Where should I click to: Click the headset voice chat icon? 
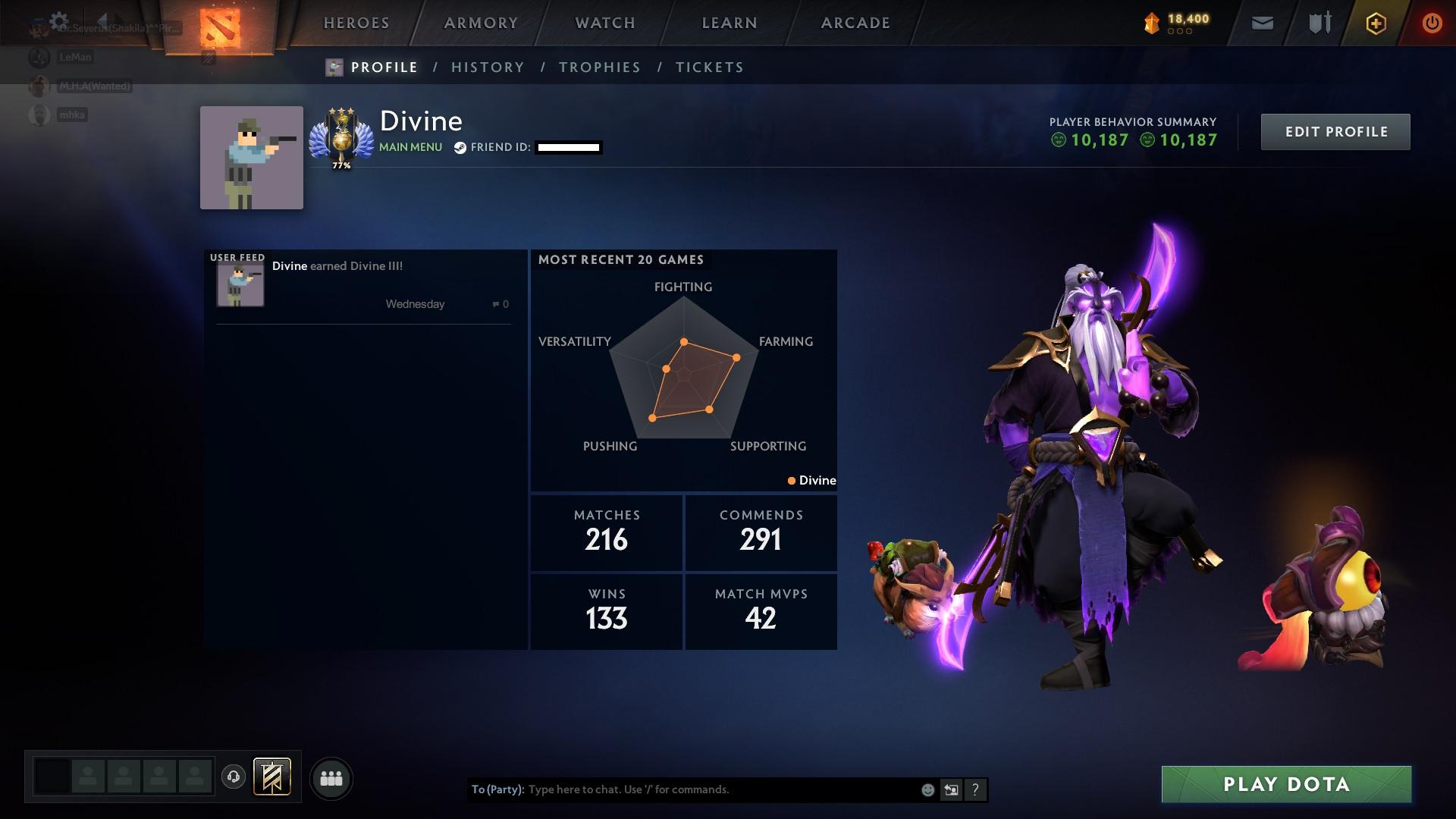point(233,777)
